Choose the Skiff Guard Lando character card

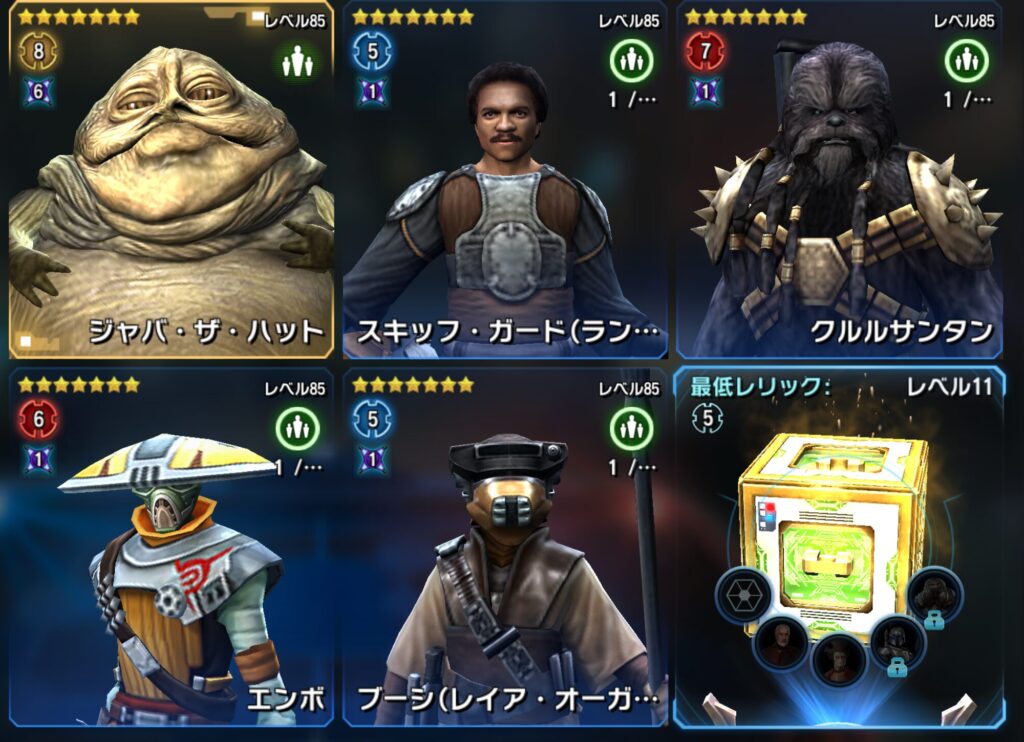point(505,180)
